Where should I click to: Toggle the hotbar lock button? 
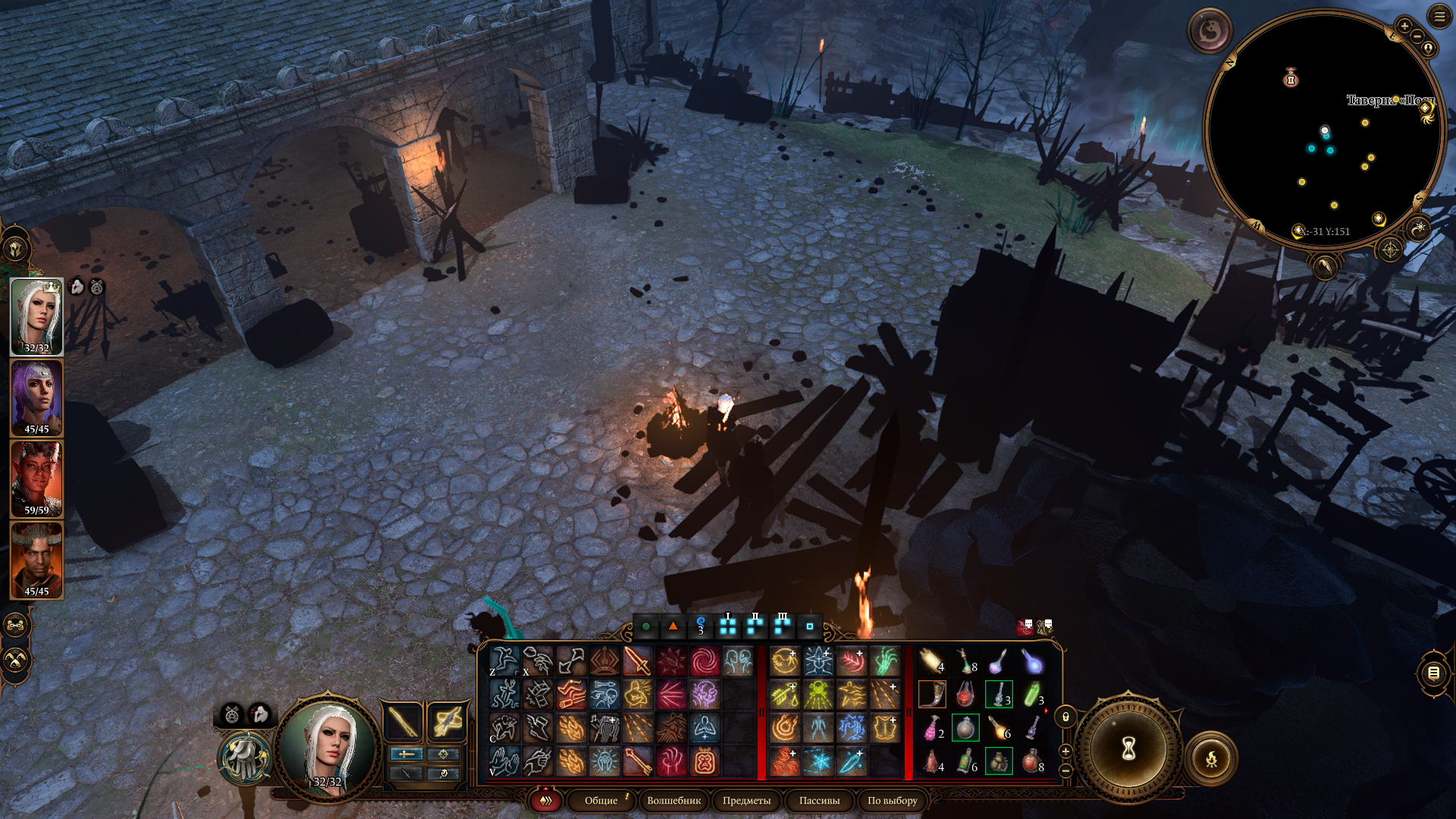tap(1065, 717)
